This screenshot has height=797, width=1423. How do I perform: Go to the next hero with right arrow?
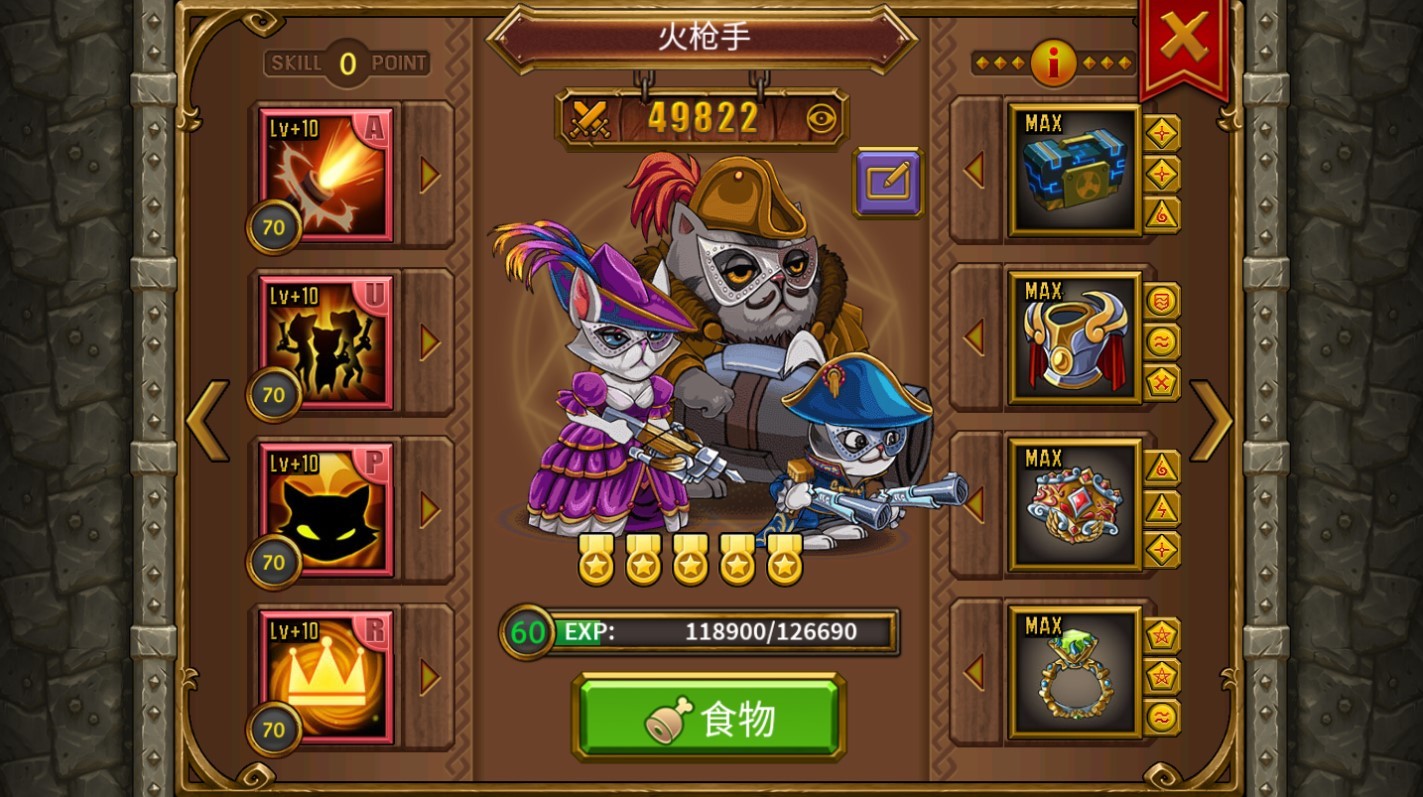point(1211,420)
